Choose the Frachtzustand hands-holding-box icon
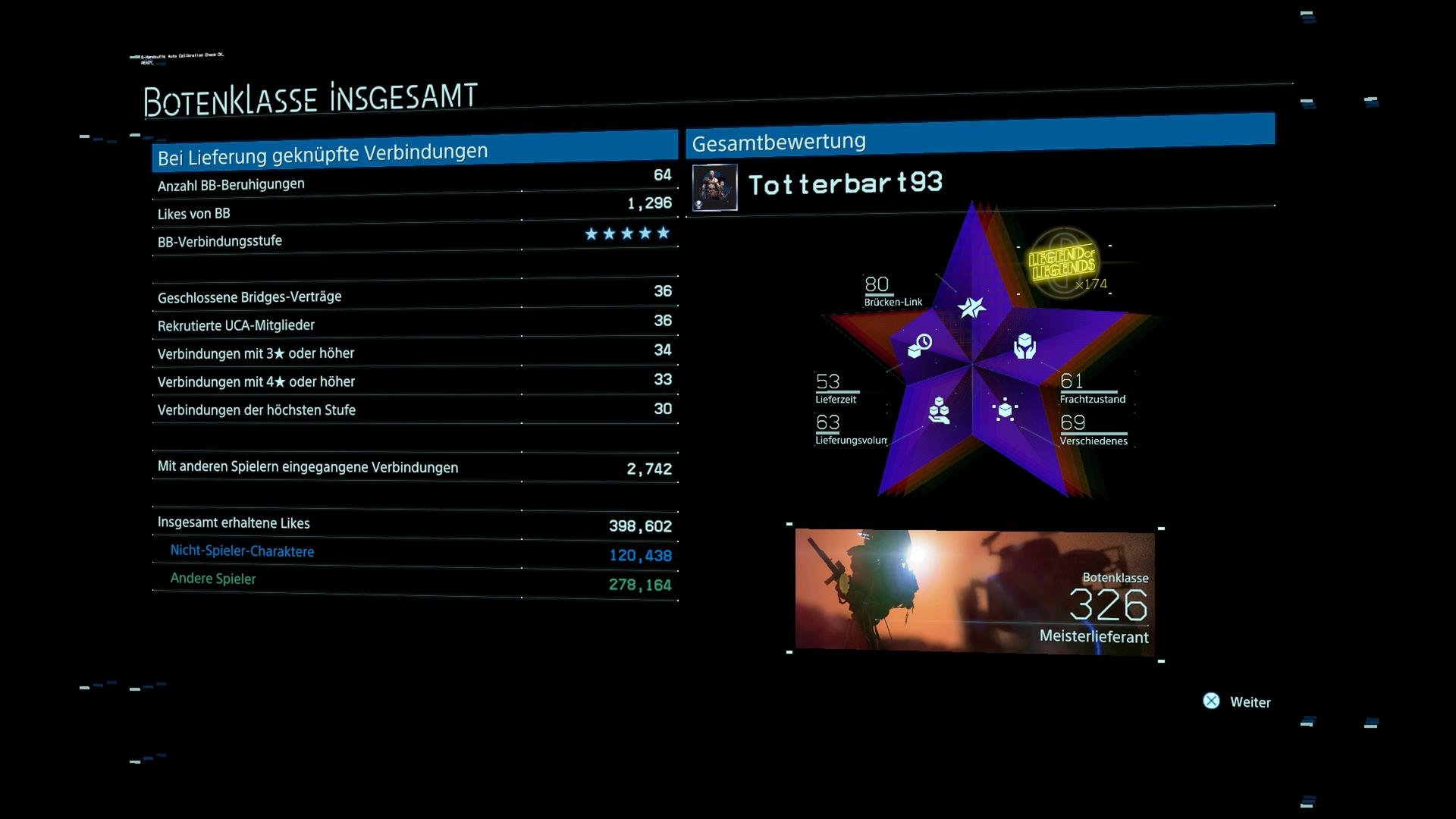Image resolution: width=1456 pixels, height=819 pixels. point(1025,346)
